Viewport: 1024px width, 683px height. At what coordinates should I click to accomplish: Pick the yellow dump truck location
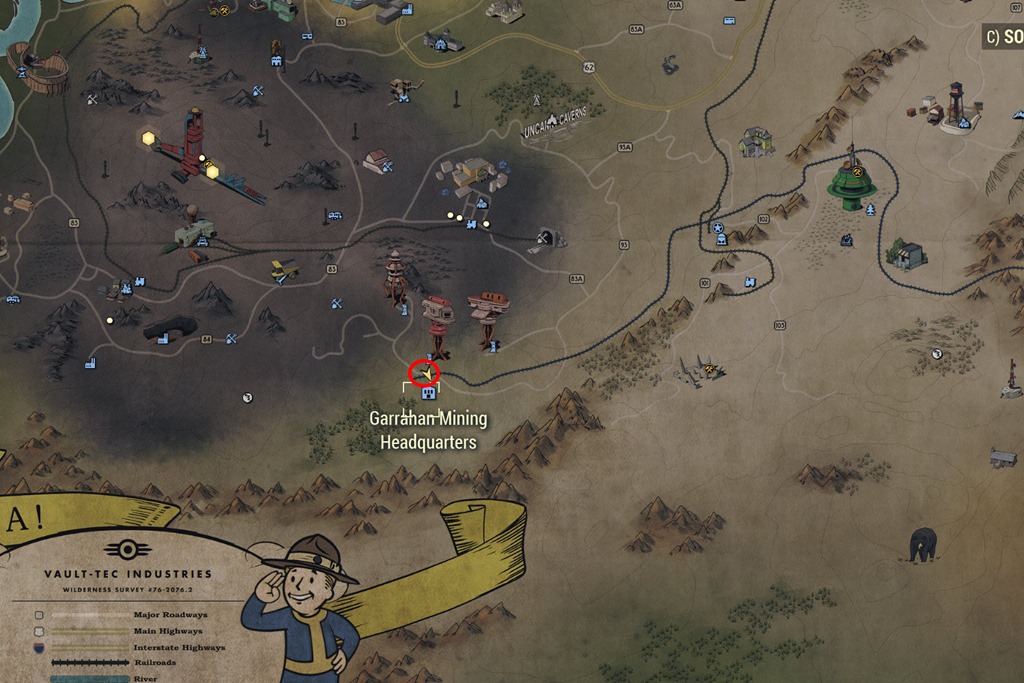[284, 270]
